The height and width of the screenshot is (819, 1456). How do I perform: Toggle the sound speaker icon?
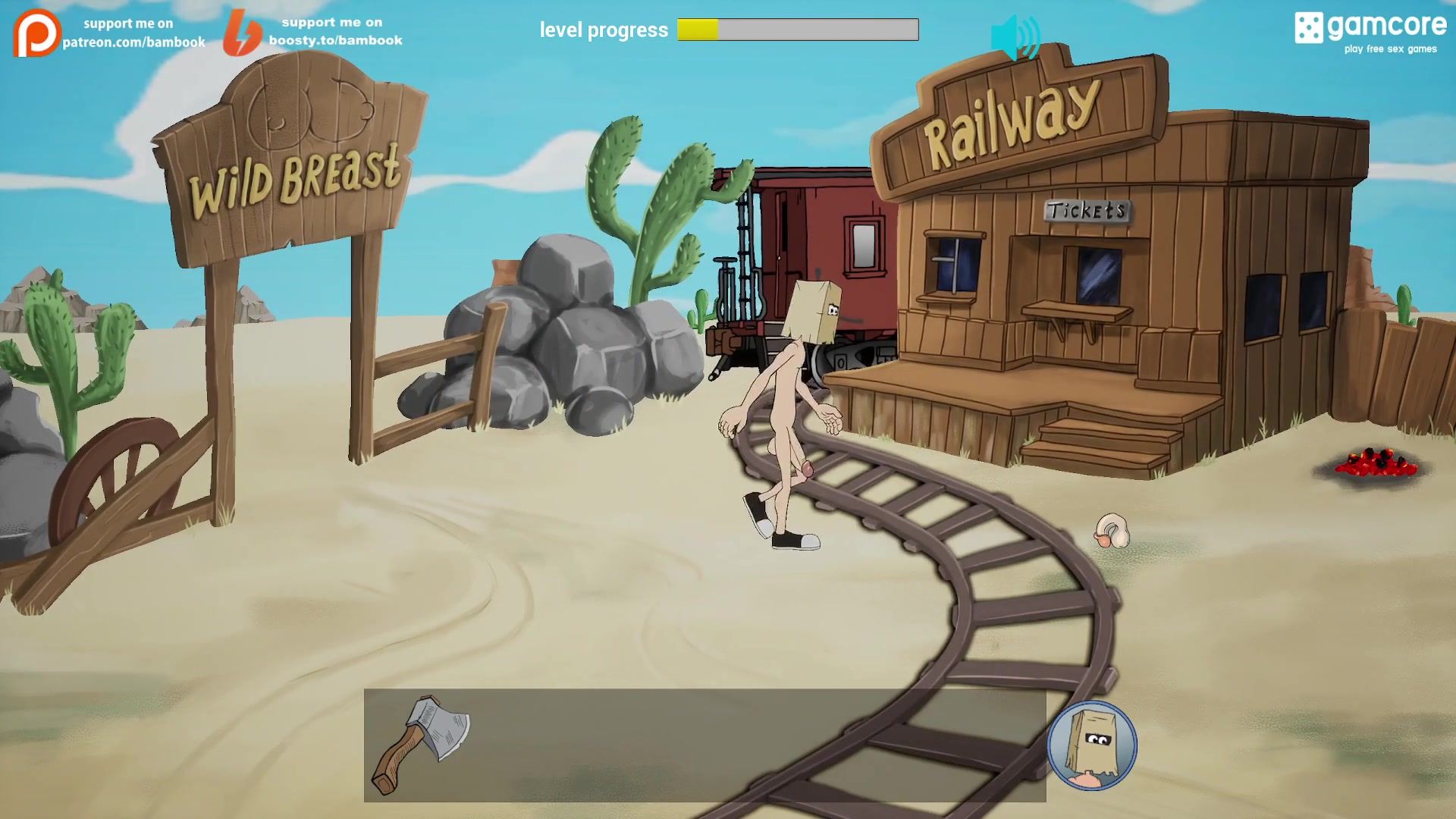coord(1015,38)
